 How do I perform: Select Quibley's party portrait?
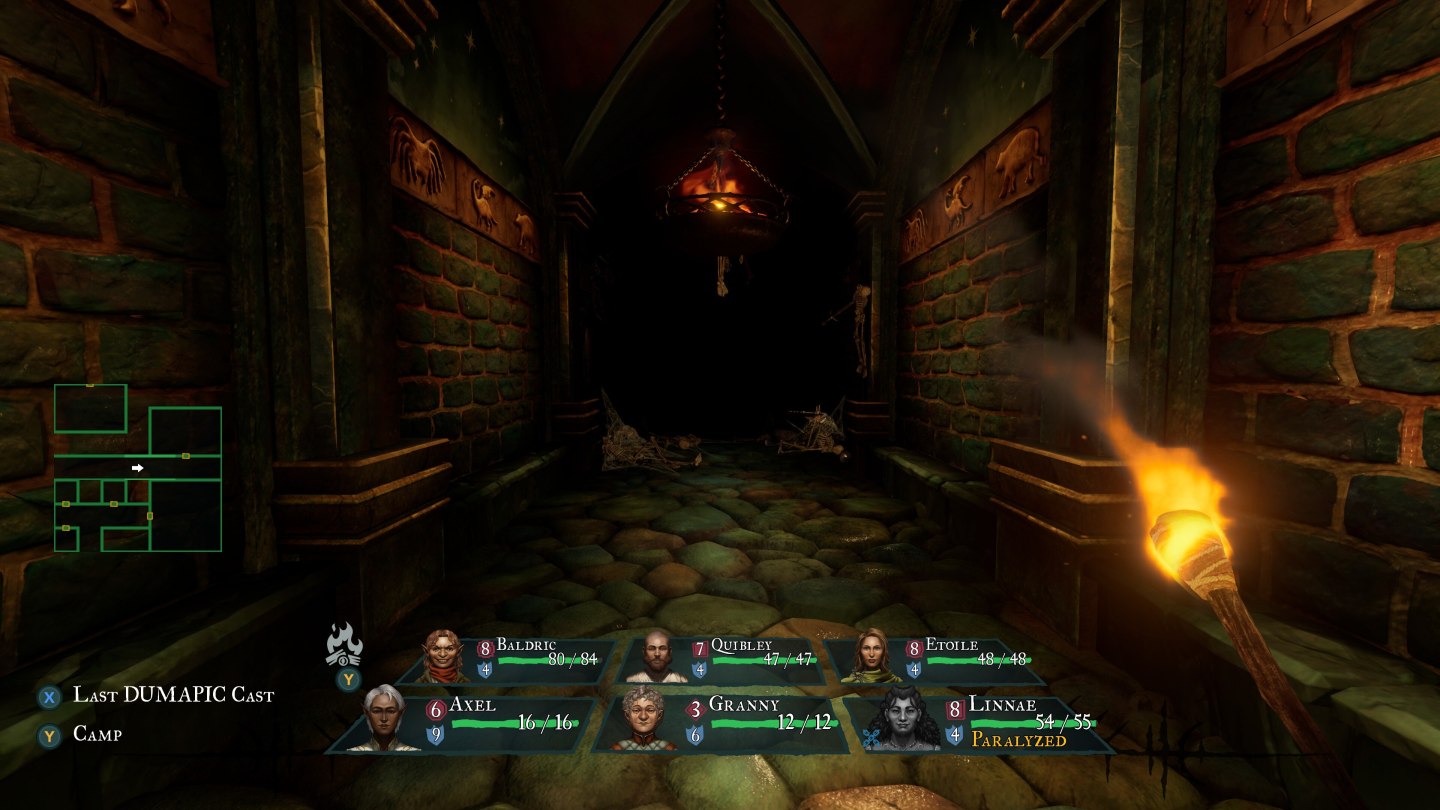click(655, 656)
